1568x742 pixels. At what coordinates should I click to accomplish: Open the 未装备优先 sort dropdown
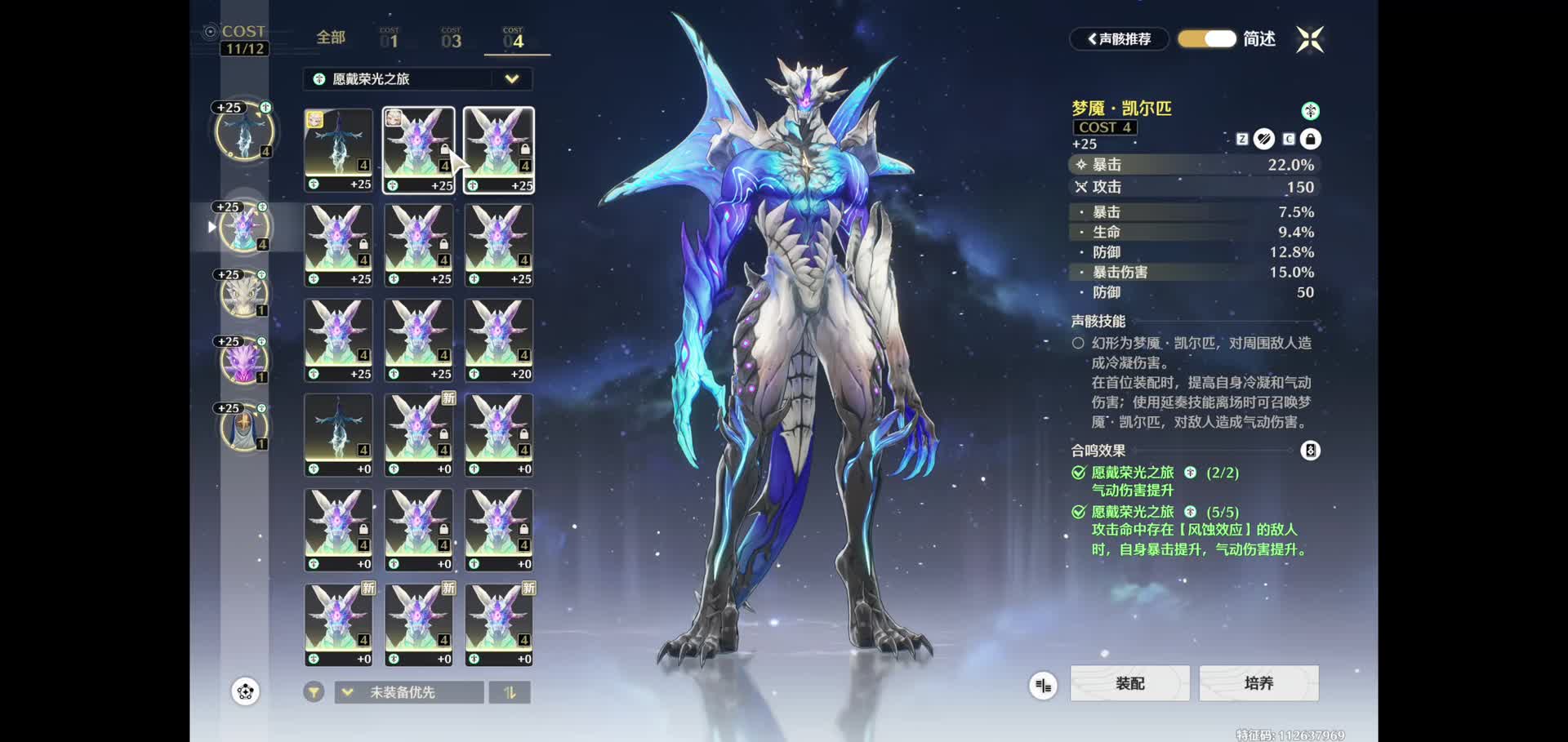[409, 692]
